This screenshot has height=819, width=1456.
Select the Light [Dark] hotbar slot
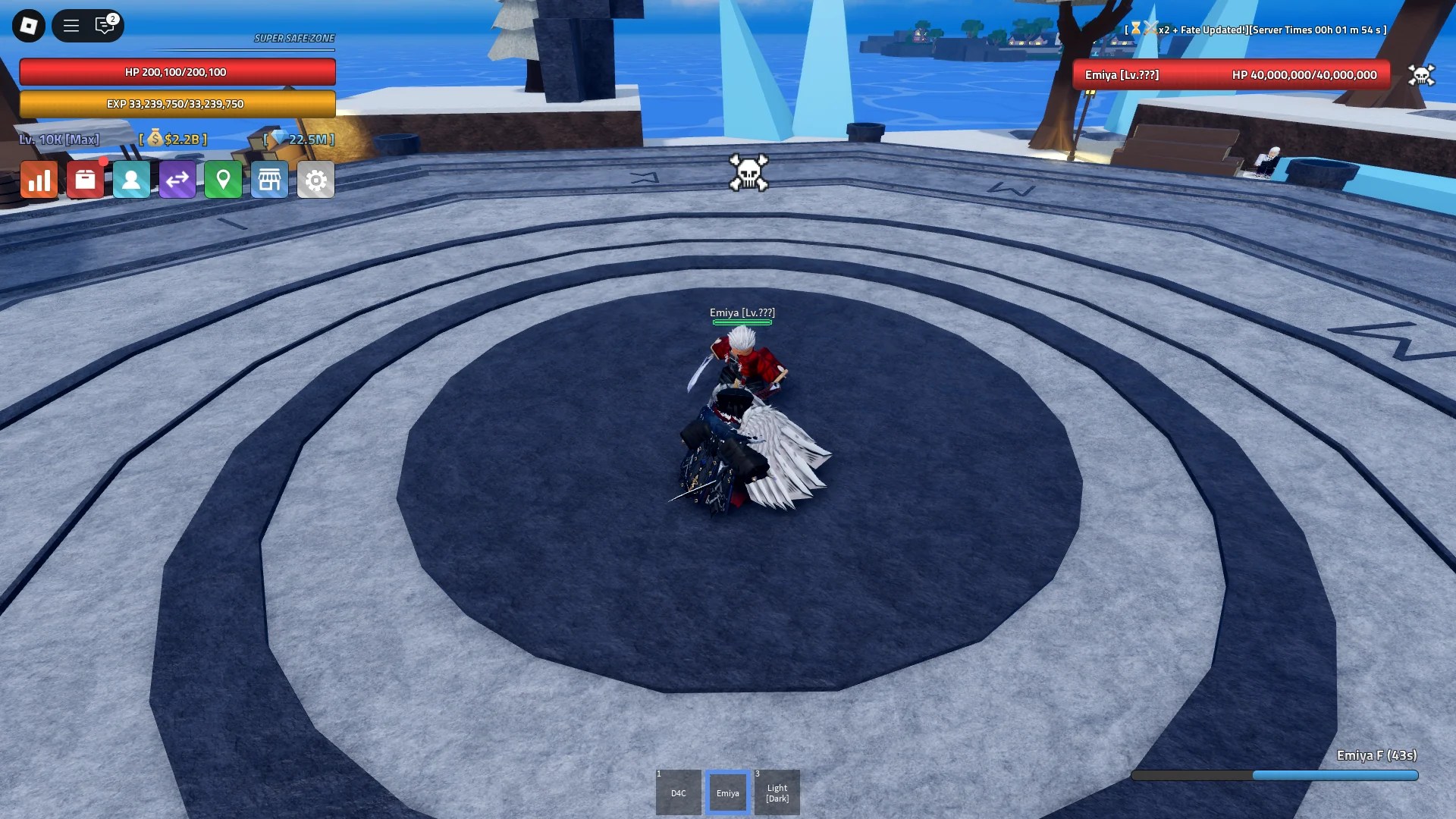coord(777,792)
